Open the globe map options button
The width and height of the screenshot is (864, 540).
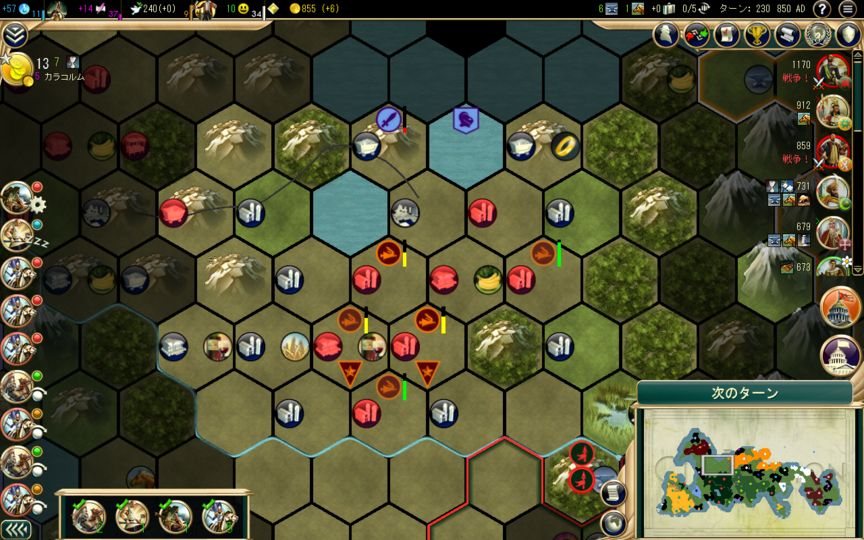(x=612, y=523)
